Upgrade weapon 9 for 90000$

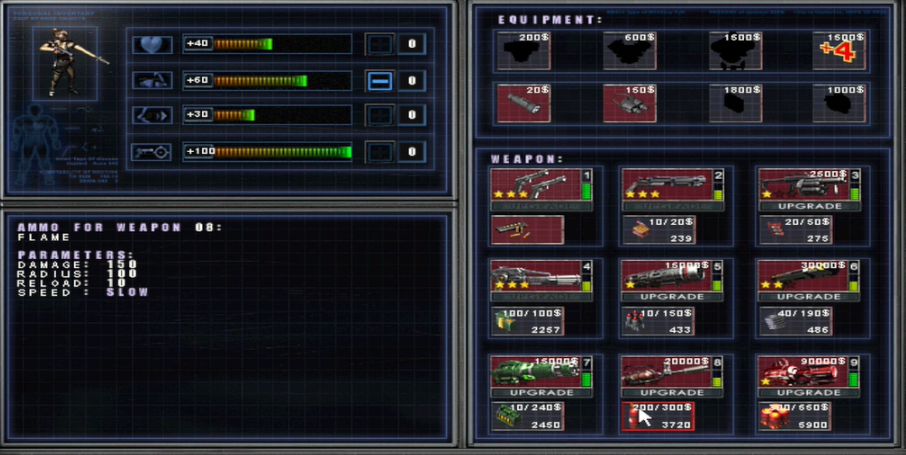811,392
